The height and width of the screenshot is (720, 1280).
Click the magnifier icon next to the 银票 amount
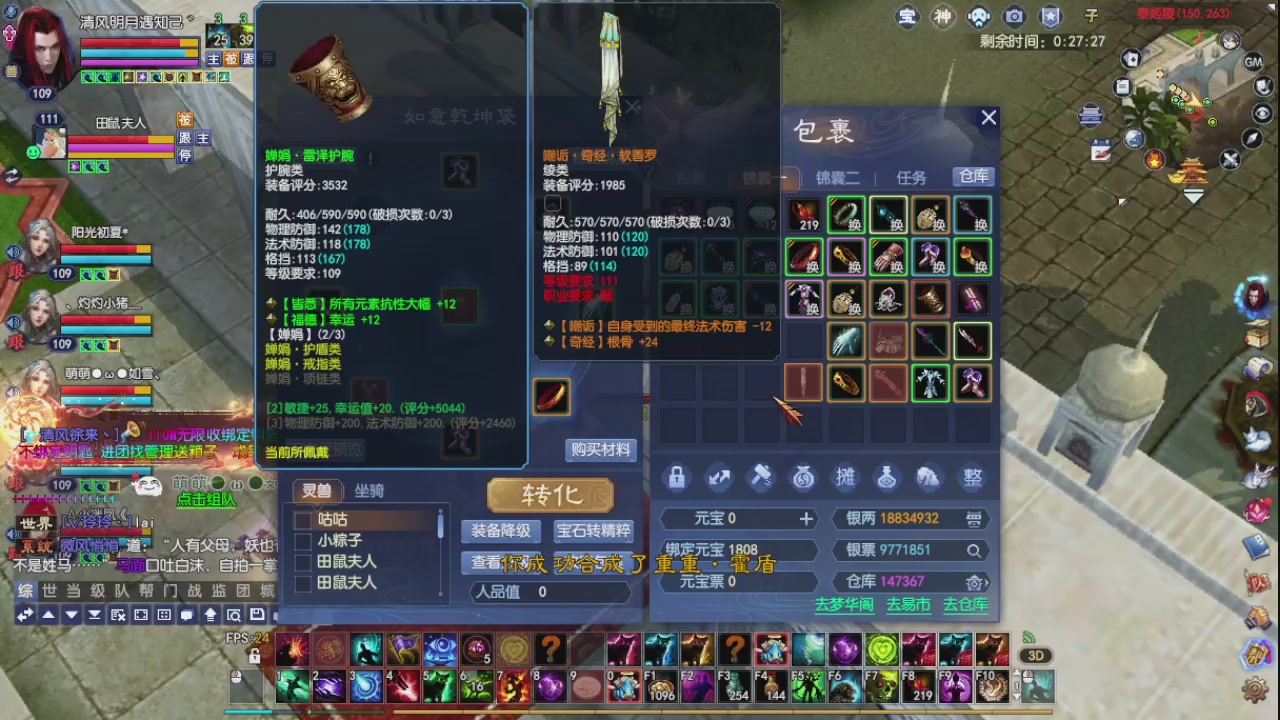coord(973,551)
